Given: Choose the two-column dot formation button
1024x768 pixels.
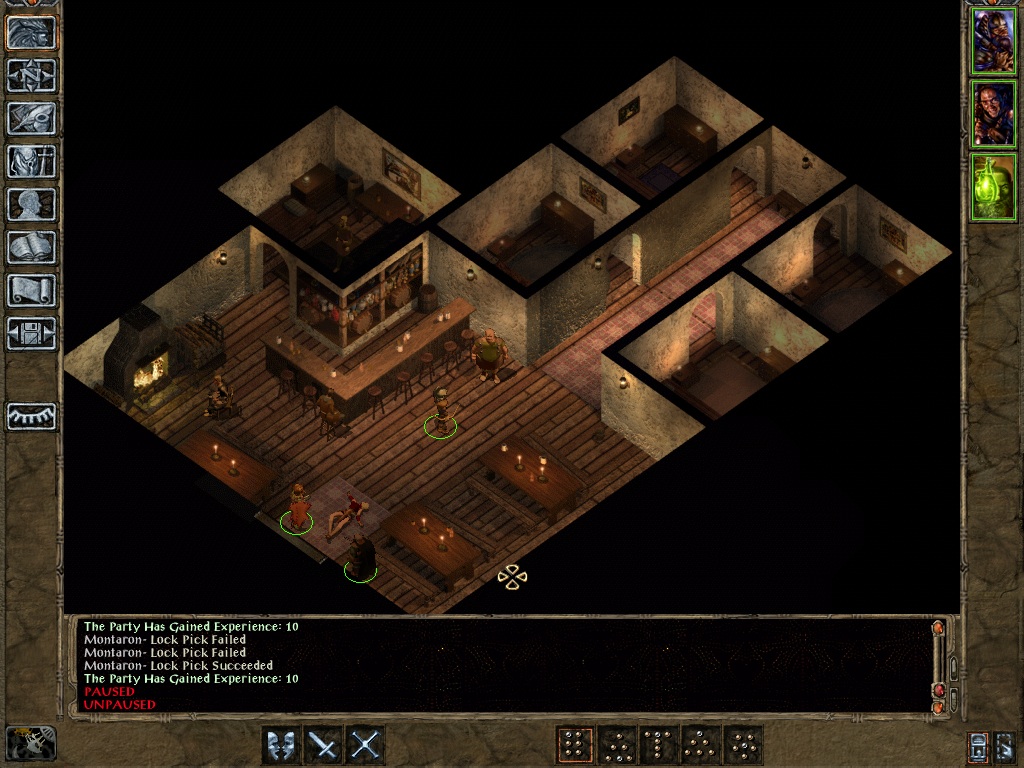Looking at the screenshot, I should [x=574, y=745].
